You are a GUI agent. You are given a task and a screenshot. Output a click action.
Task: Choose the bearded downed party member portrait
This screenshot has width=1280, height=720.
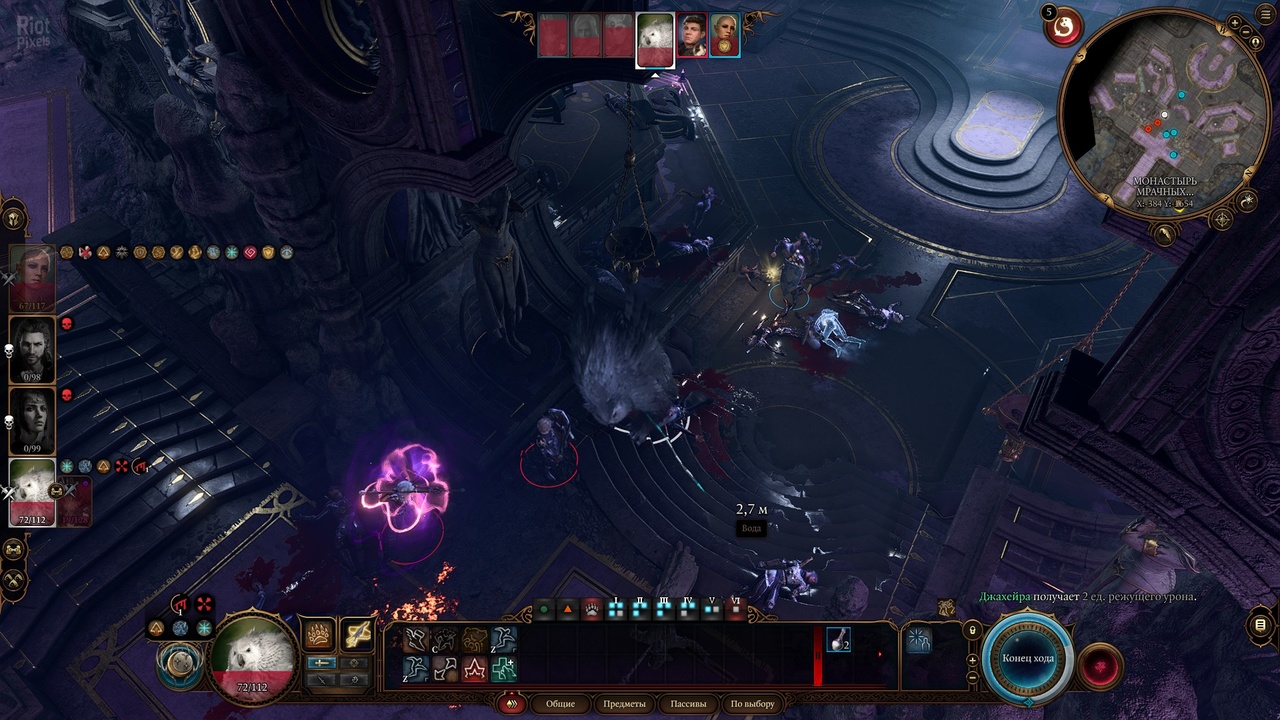32,350
